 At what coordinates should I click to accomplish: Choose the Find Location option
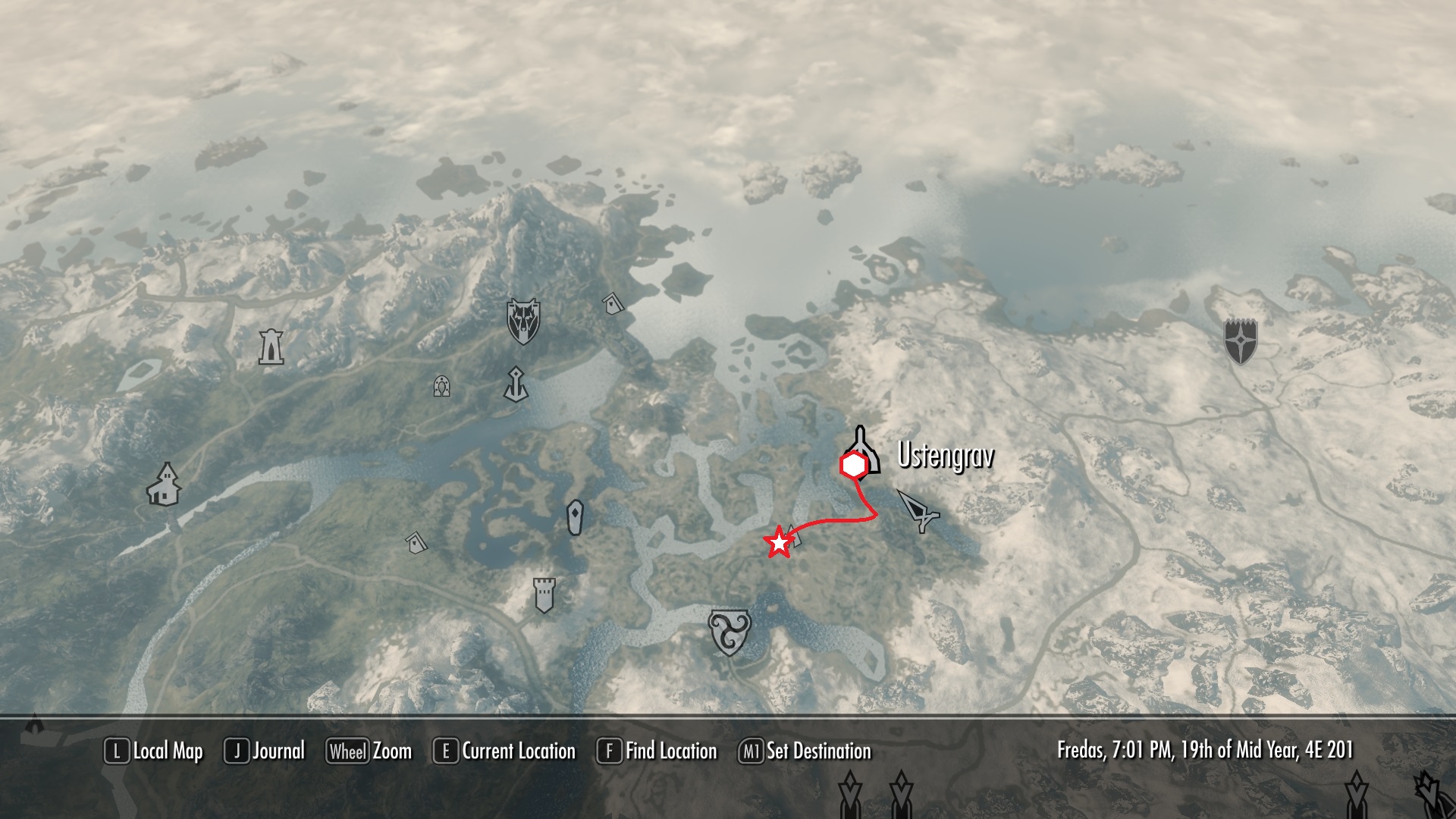pyautogui.click(x=657, y=752)
